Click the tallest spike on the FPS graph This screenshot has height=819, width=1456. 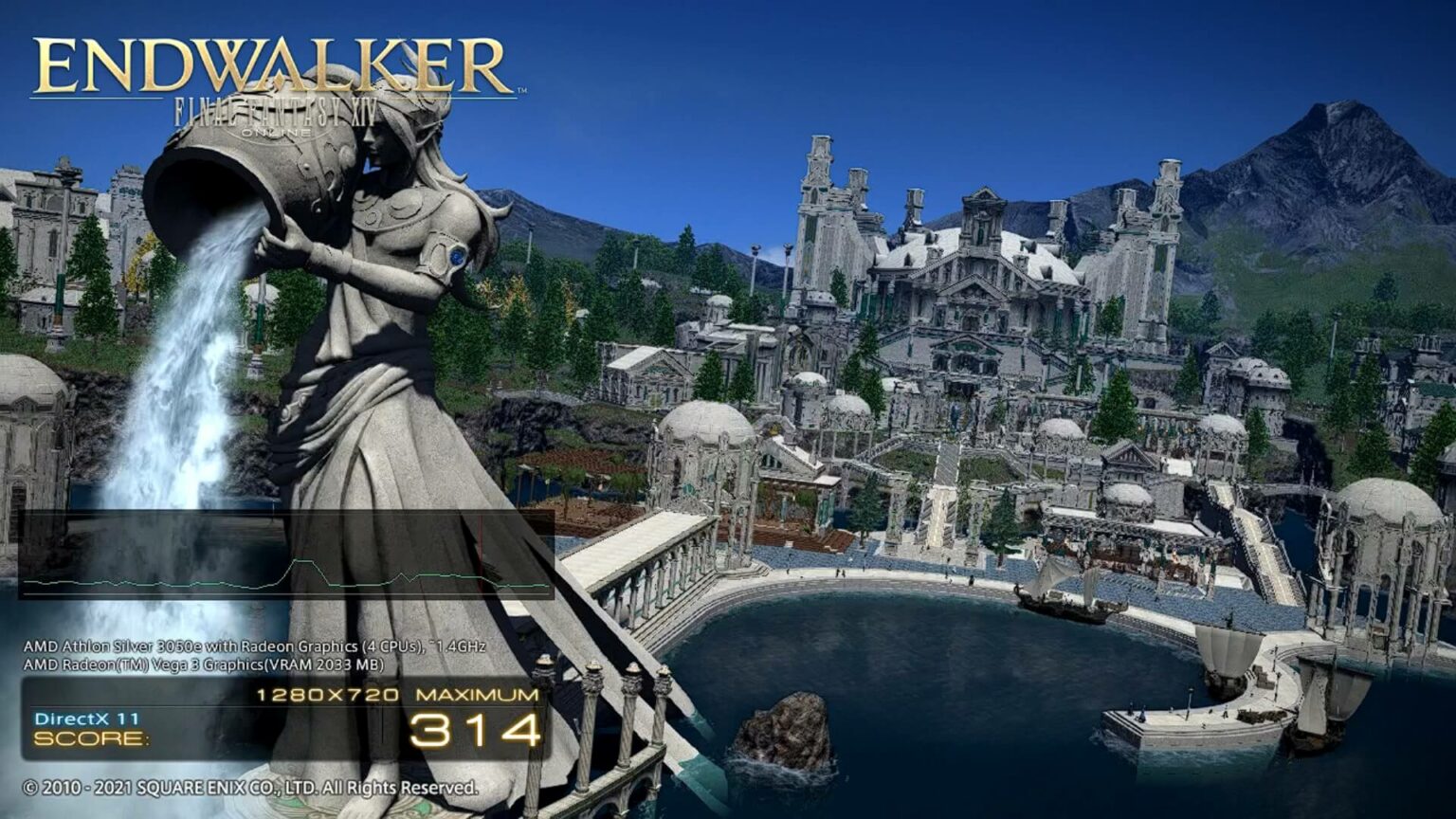tap(303, 561)
